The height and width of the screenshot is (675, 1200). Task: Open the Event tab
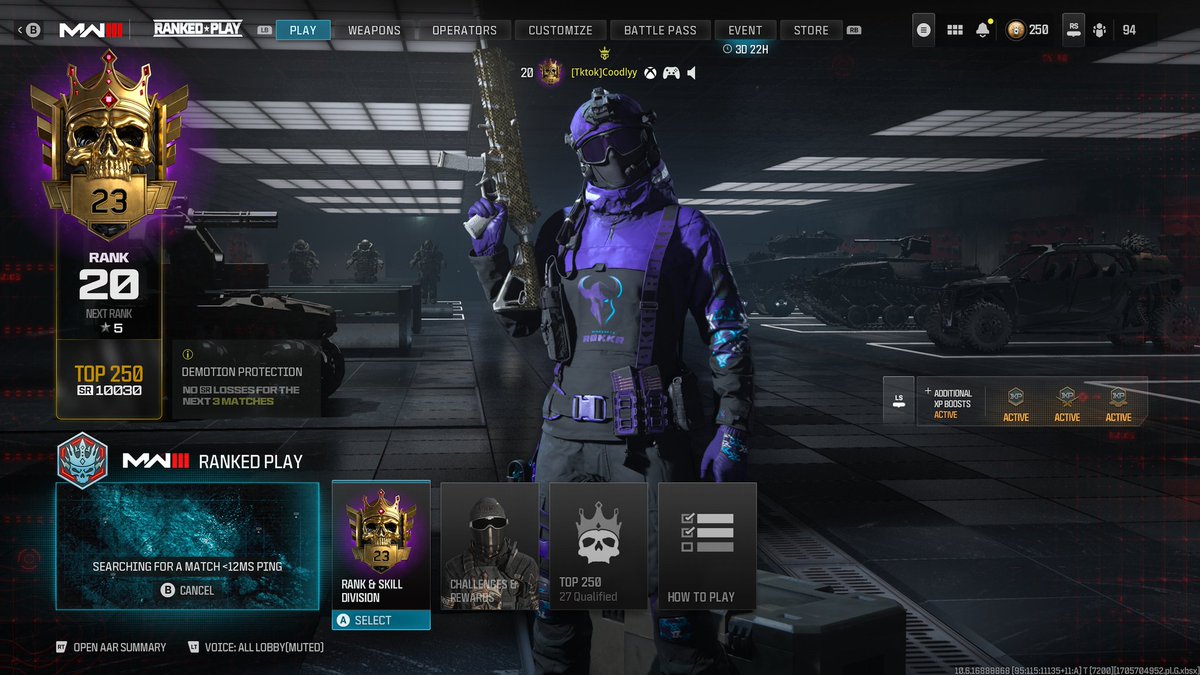pyautogui.click(x=745, y=30)
